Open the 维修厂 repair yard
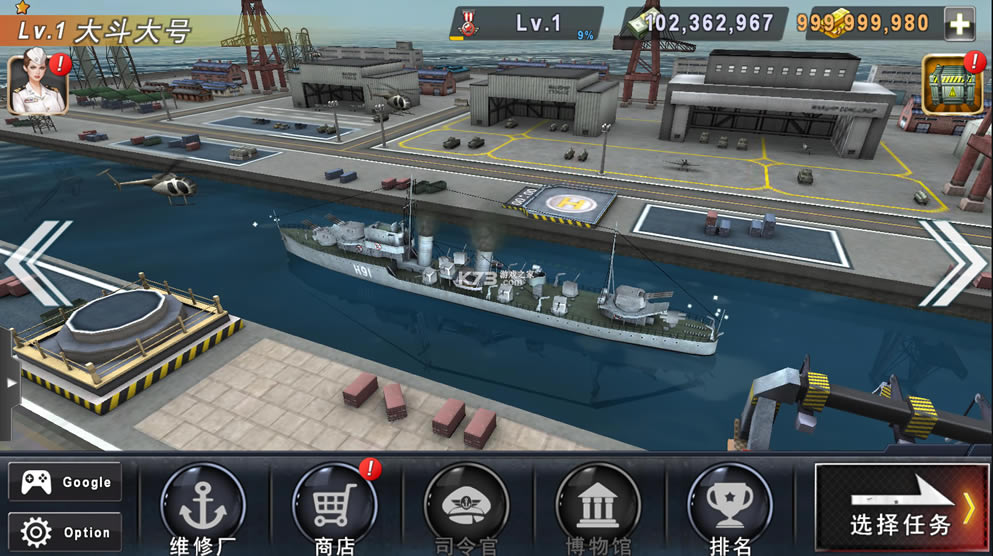Viewport: 993px width, 556px height. click(203, 505)
